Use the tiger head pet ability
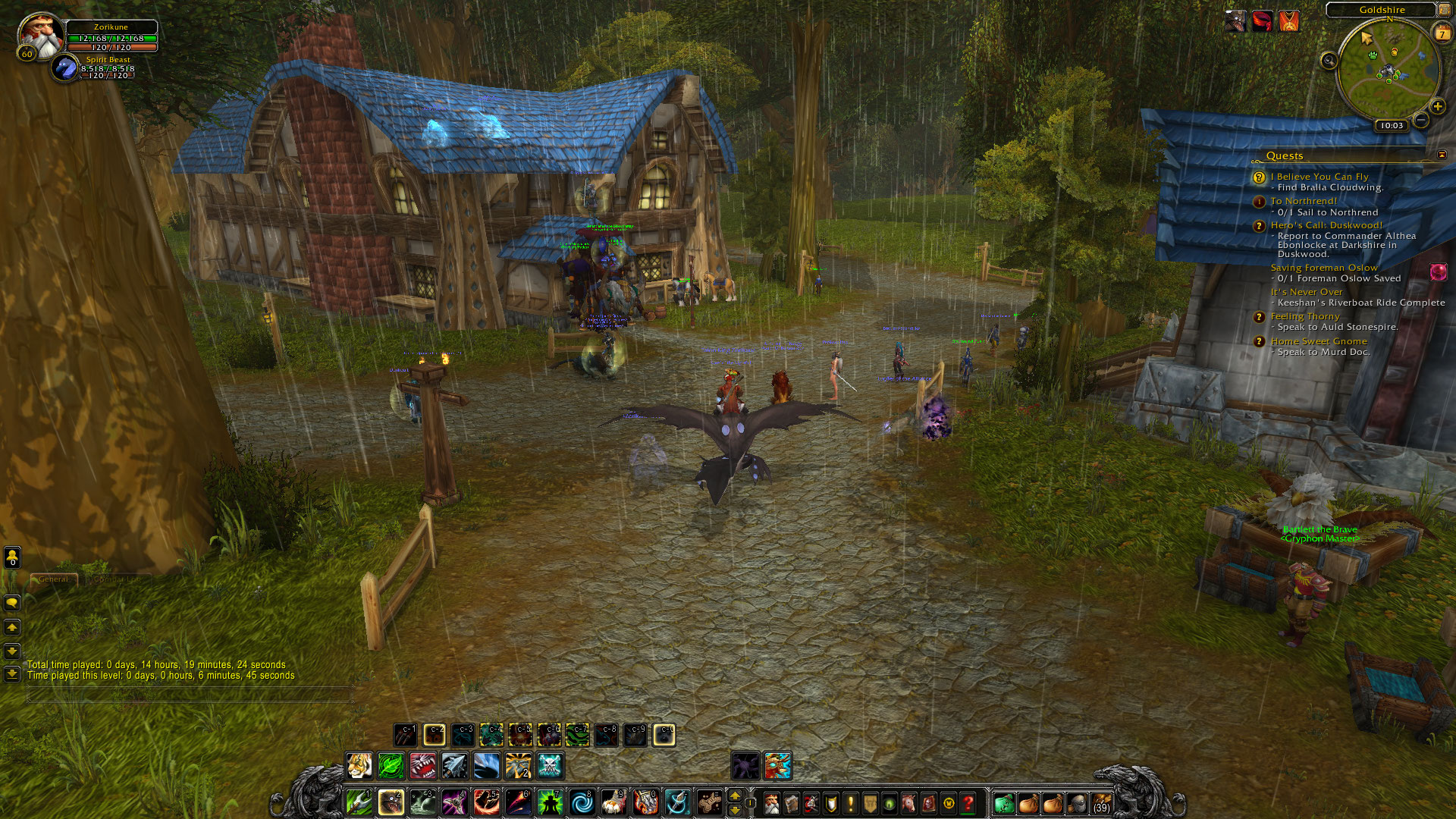1456x819 pixels. pyautogui.click(x=359, y=766)
